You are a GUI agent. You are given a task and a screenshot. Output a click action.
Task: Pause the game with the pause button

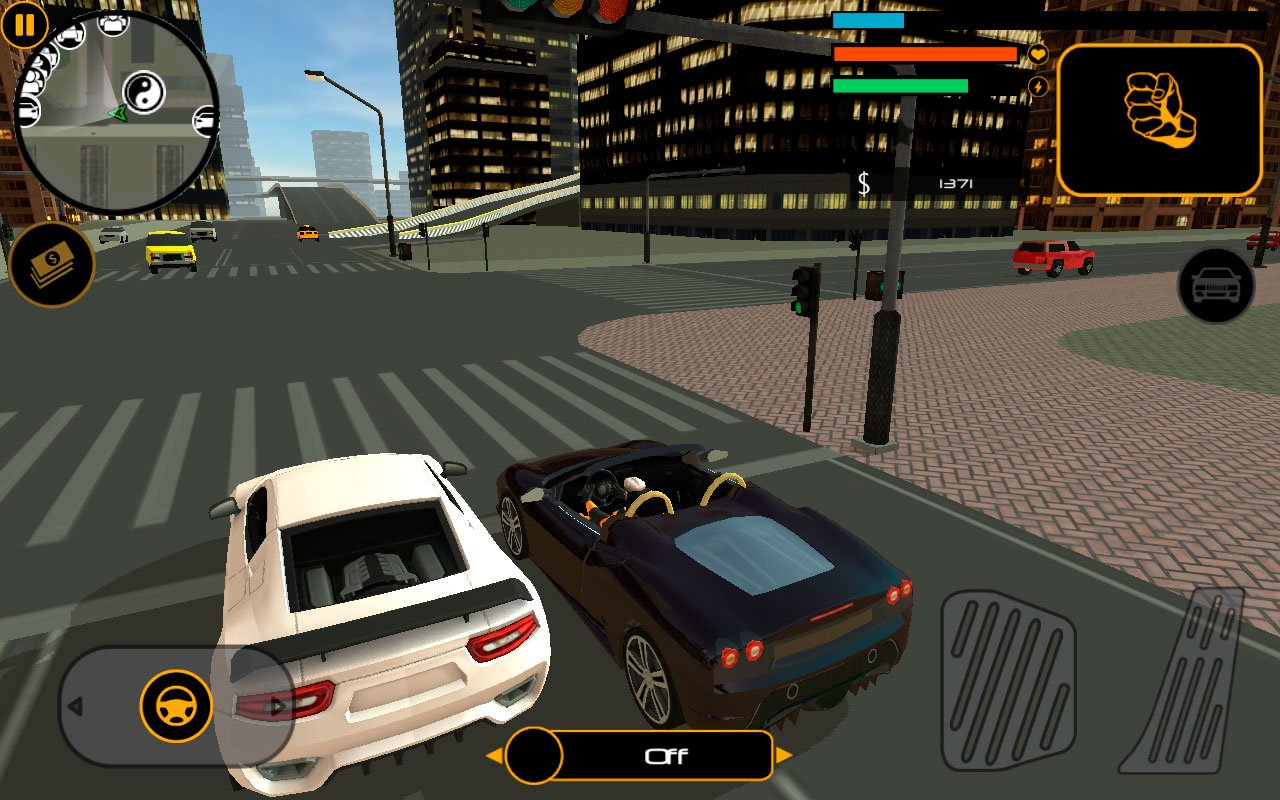pos(25,25)
